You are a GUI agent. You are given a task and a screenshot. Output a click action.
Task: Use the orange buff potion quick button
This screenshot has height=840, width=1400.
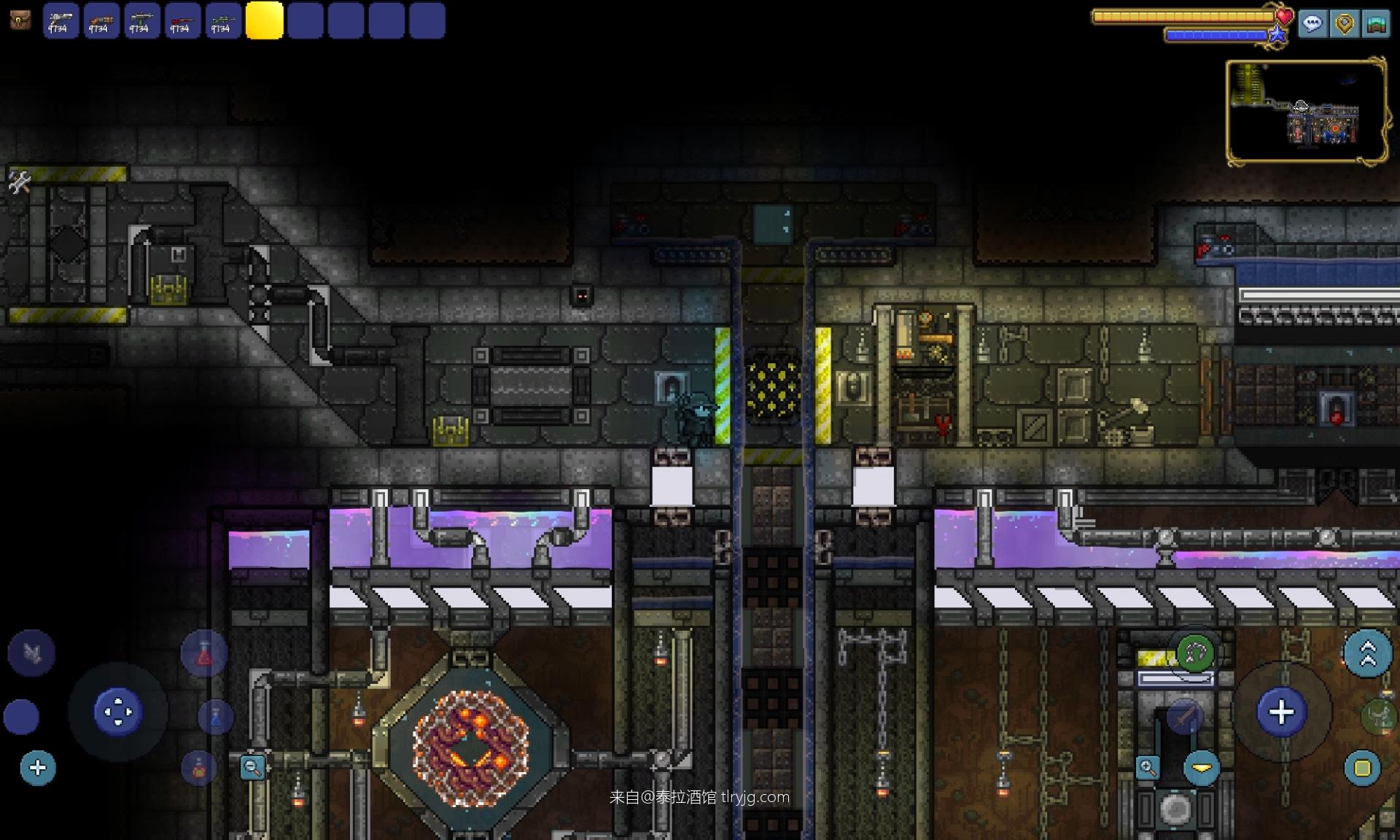point(199,768)
